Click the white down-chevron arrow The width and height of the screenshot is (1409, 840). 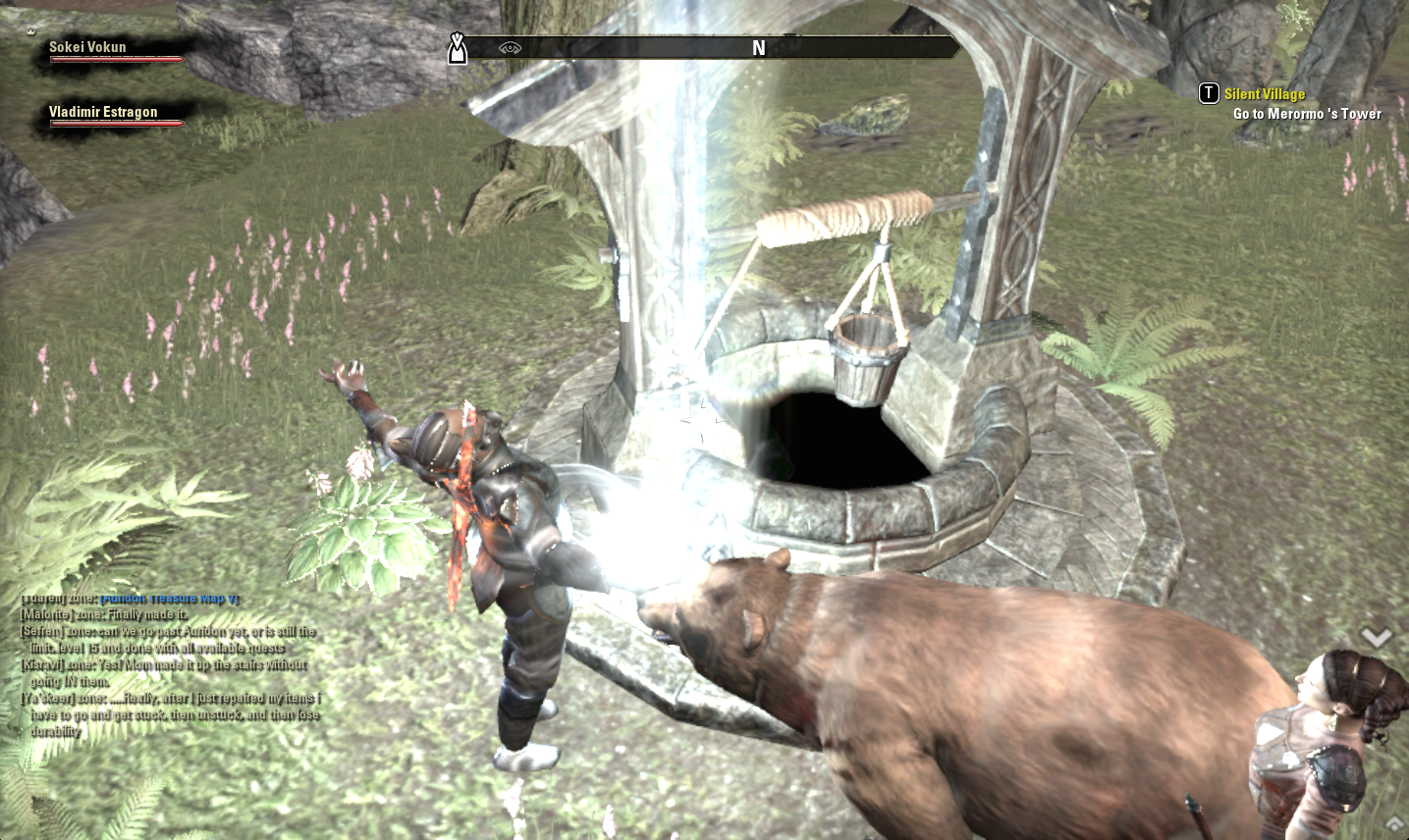[x=1377, y=638]
